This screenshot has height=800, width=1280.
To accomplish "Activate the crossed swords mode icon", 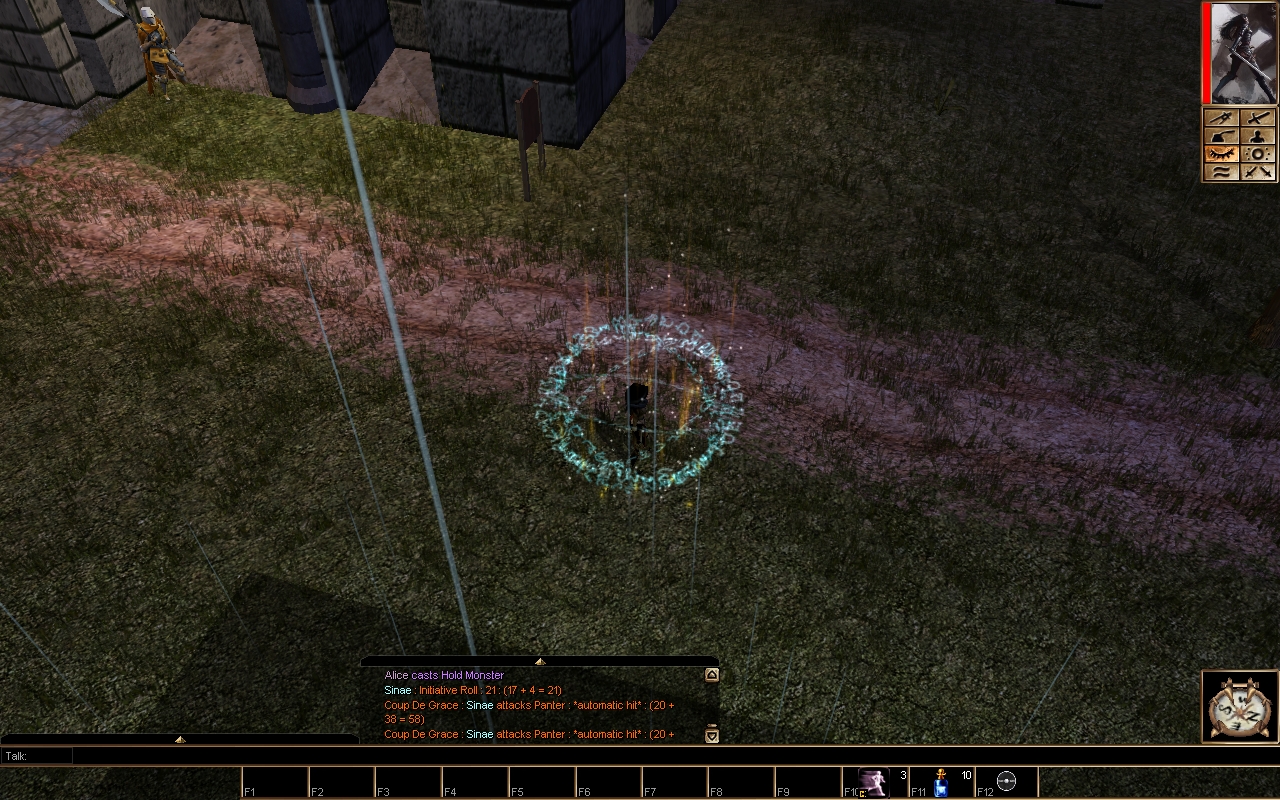I will tap(1258, 172).
